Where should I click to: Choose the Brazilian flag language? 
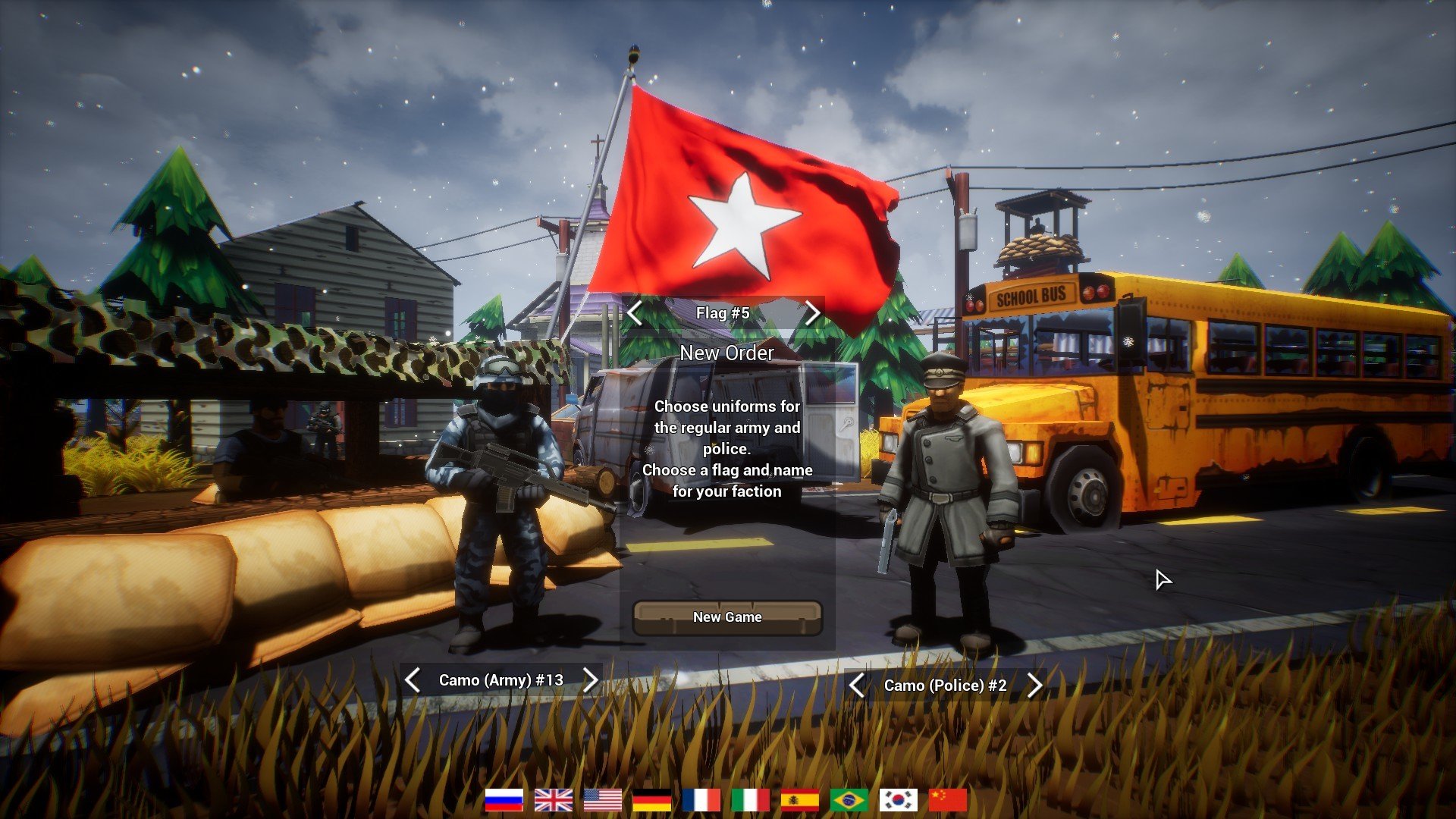[849, 799]
